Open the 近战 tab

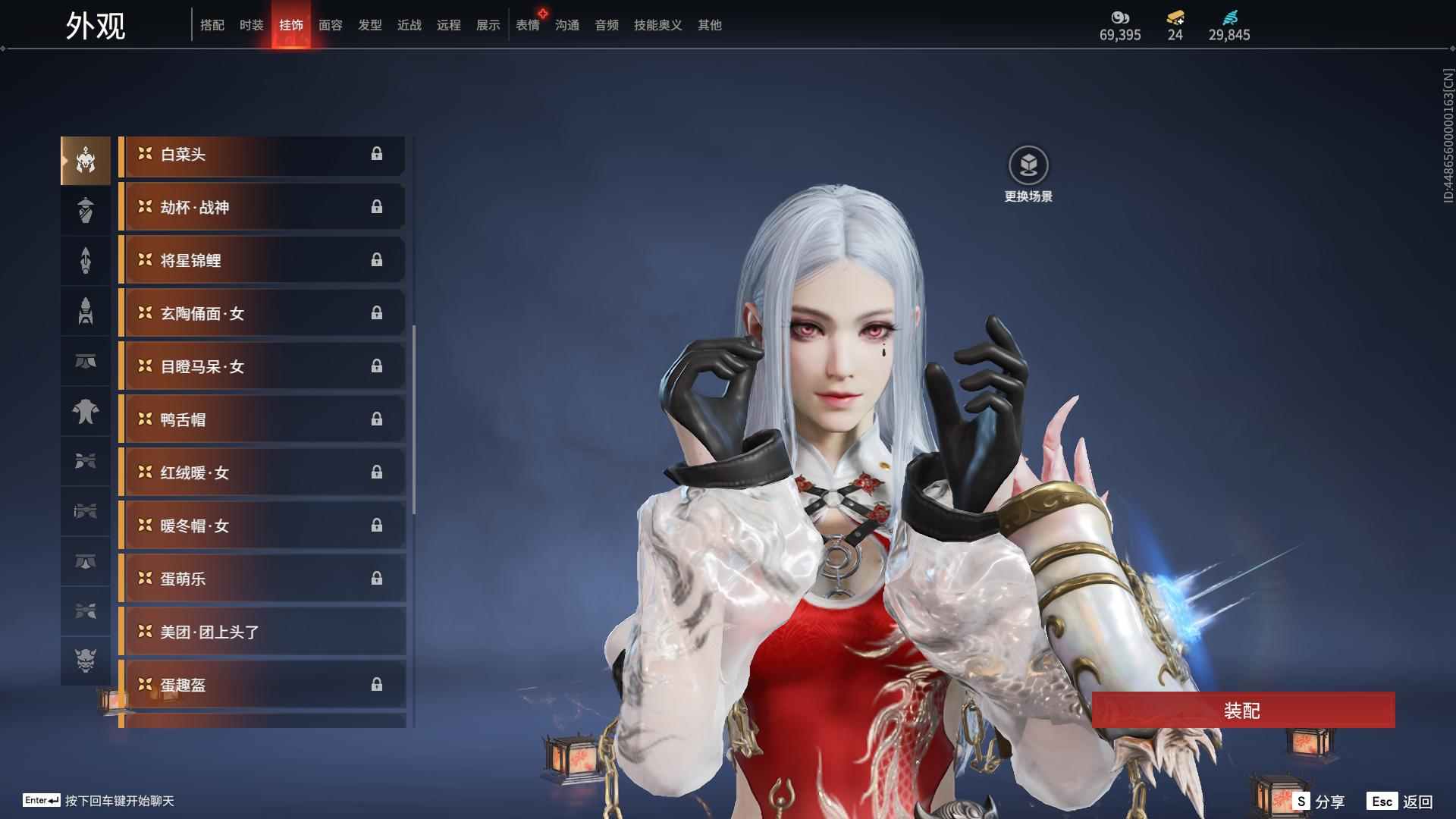(409, 25)
